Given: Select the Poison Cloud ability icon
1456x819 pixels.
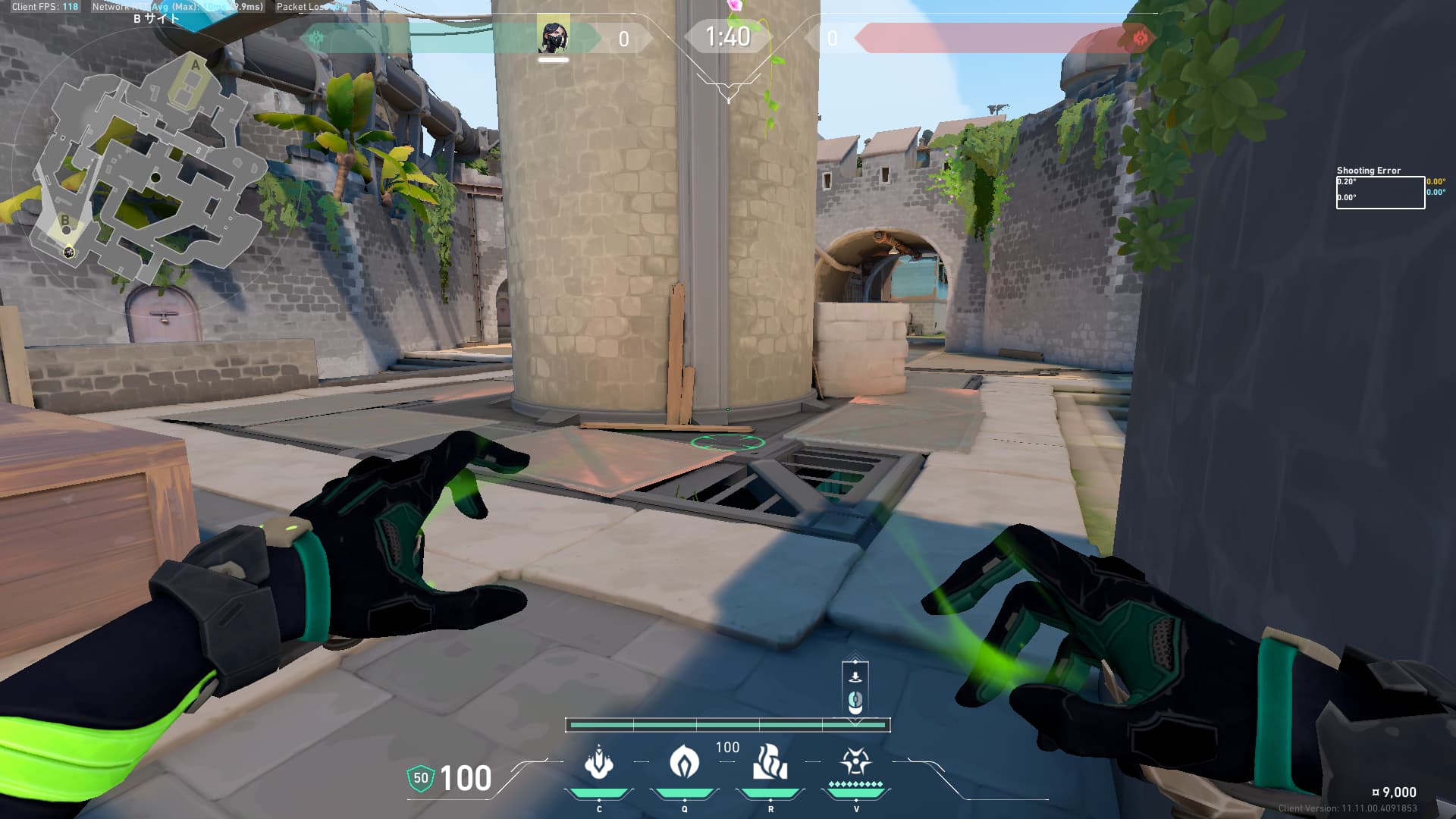Looking at the screenshot, I should click(684, 762).
